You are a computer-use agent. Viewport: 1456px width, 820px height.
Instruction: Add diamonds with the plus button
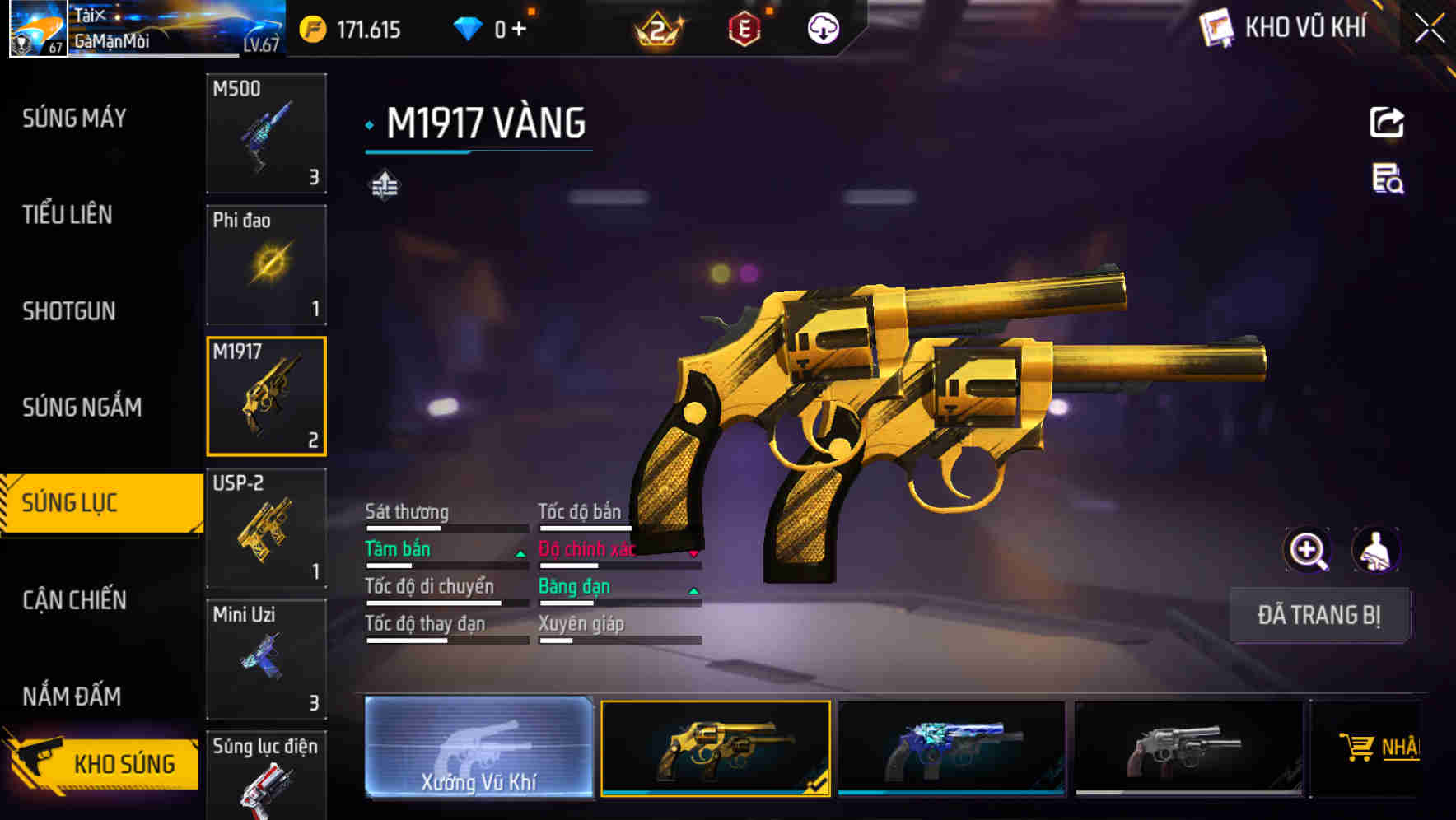click(x=519, y=30)
